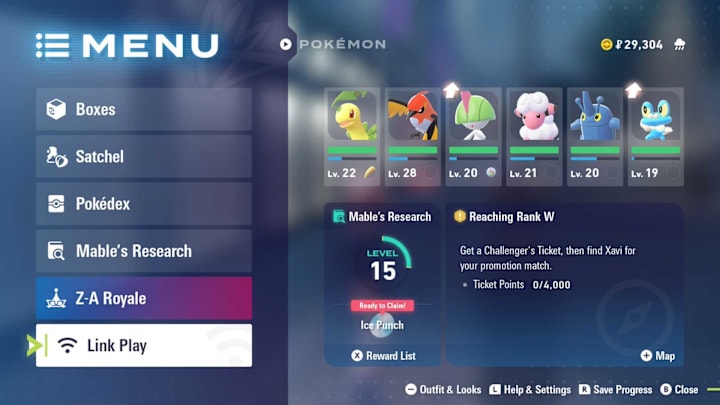Choose the Lv. 28 Fletchinder party slot
720x405 pixels.
[x=412, y=135]
